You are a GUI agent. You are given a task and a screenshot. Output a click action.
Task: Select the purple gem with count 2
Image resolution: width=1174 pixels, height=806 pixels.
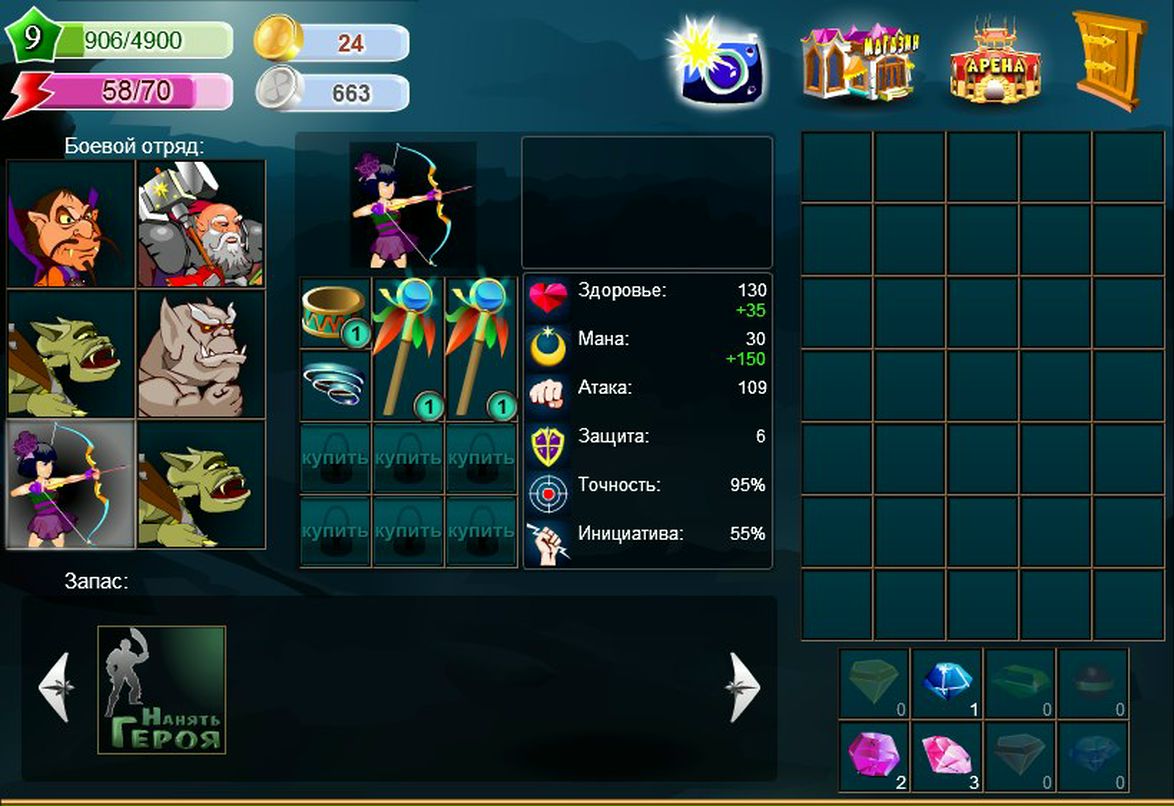(874, 755)
